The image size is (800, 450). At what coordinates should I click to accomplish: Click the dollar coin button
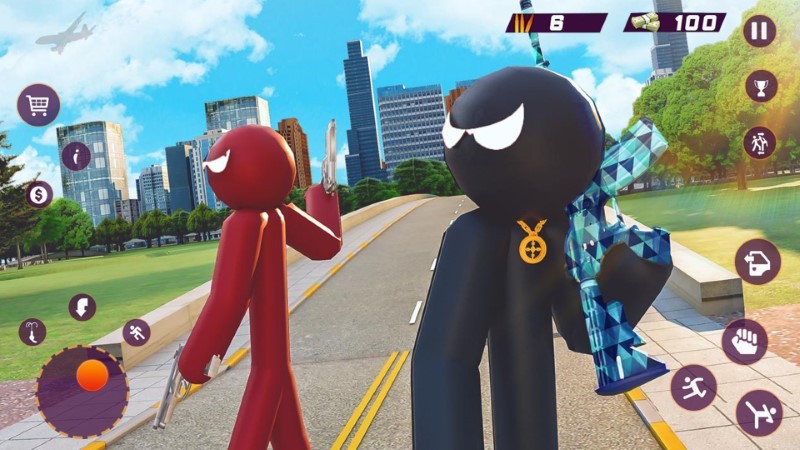39,194
